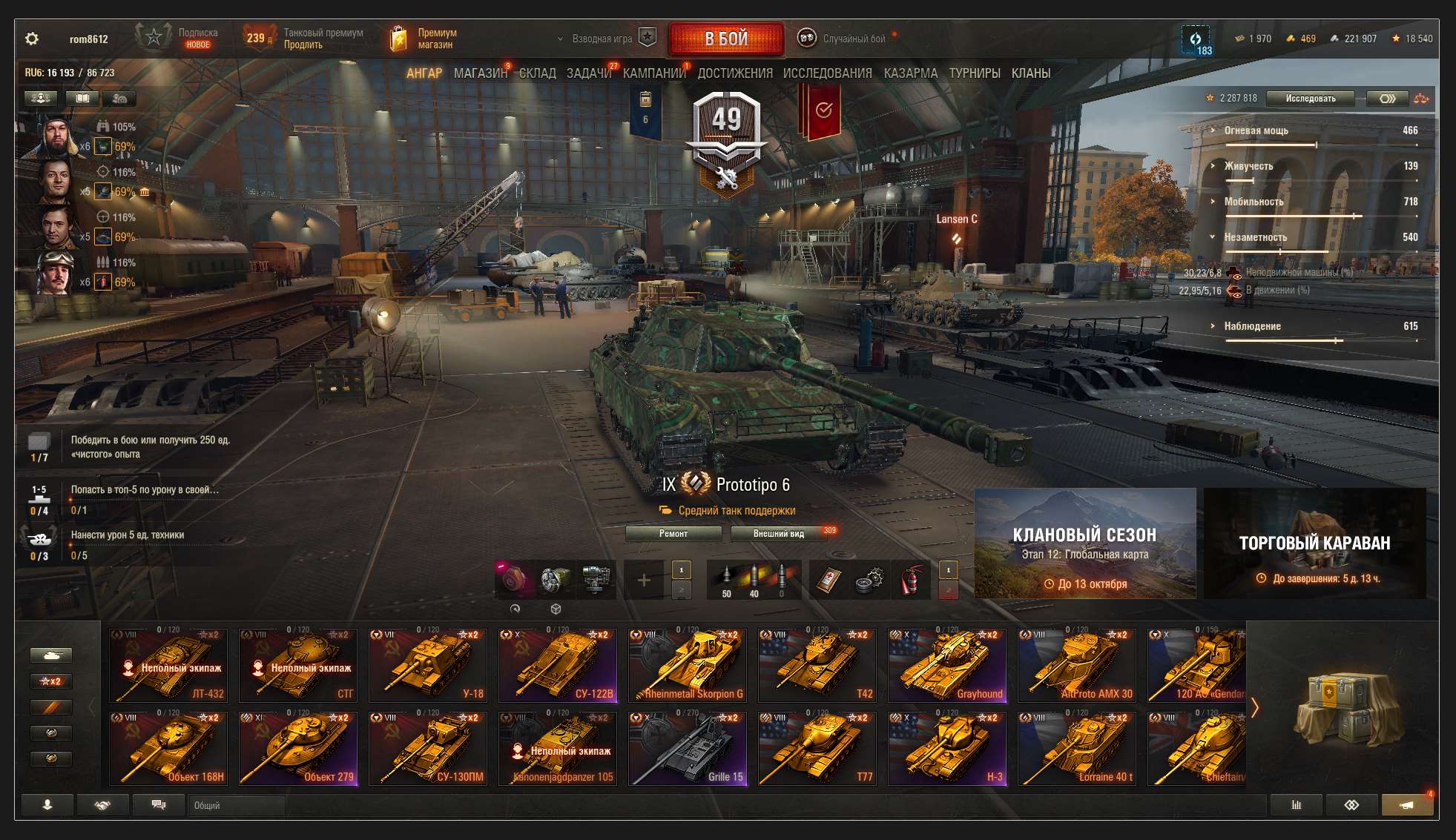Select the first-aid kit consumable slot

(829, 580)
